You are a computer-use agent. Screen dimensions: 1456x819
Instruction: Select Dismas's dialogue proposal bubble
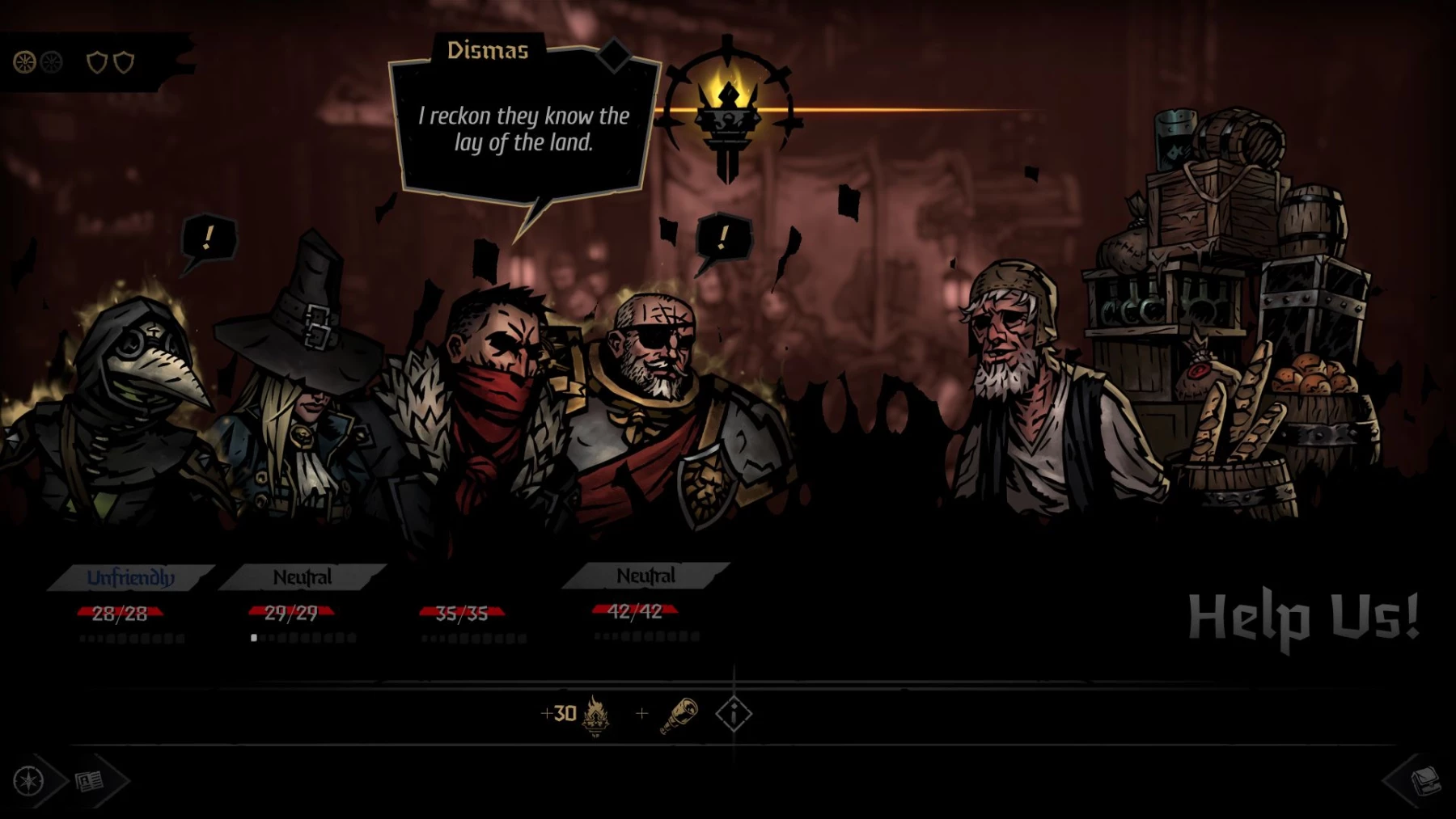[x=523, y=129]
